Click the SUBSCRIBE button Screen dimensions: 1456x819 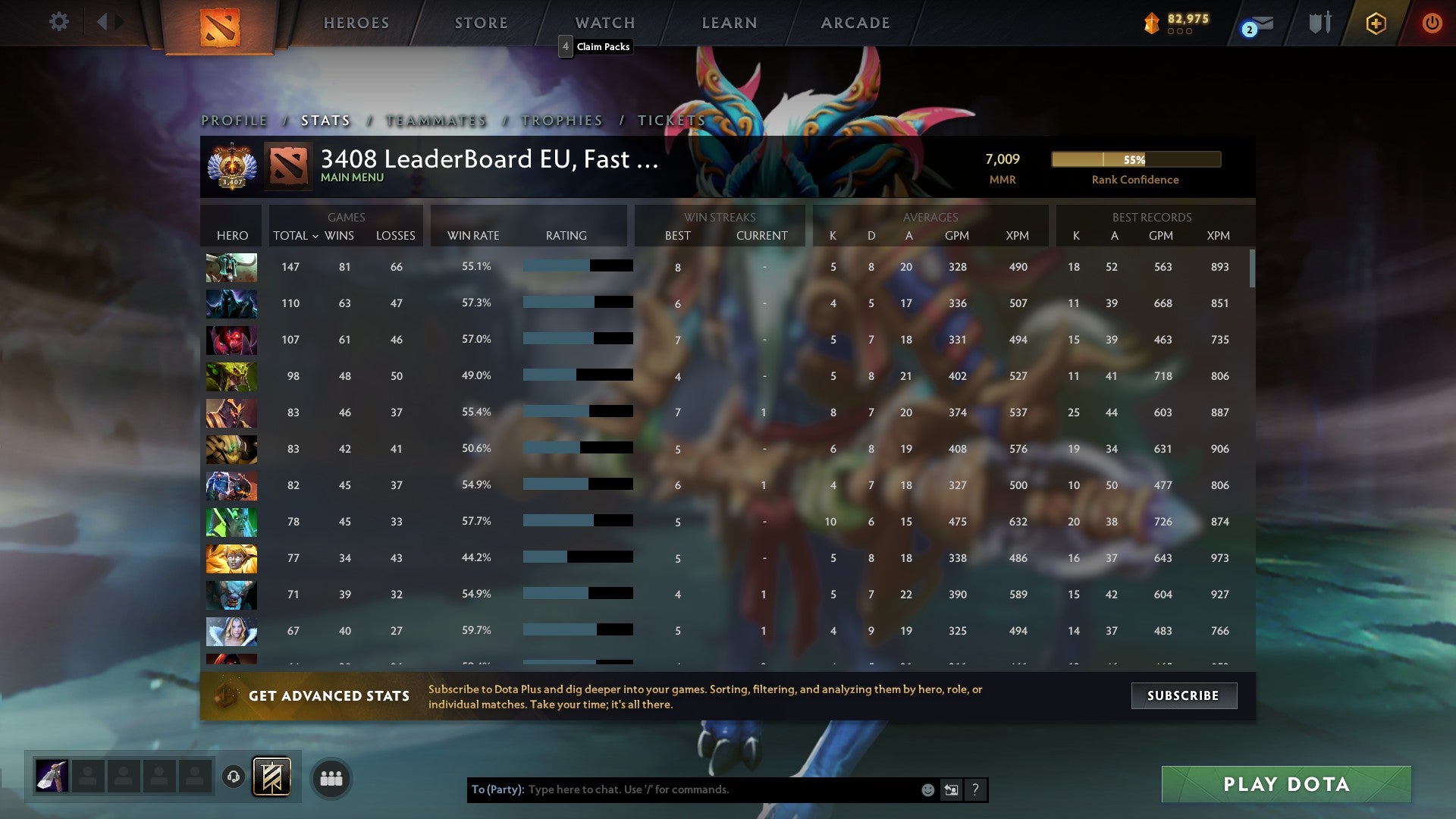pos(1183,695)
